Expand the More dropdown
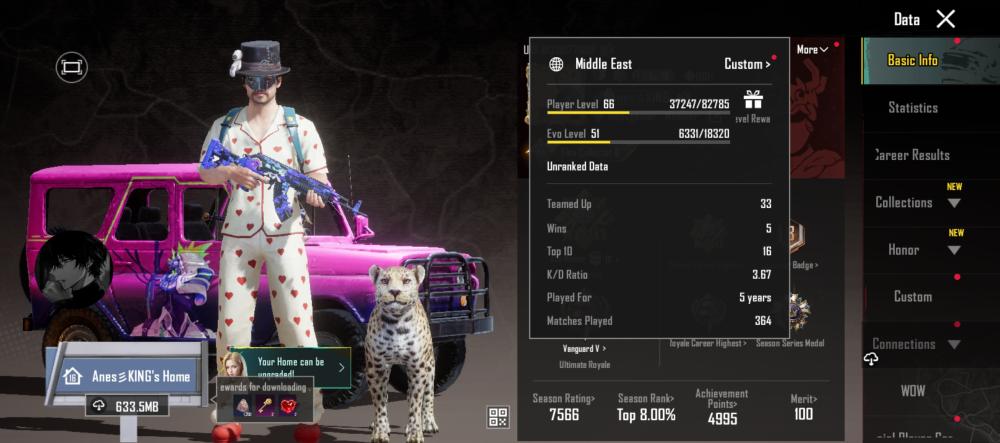 coord(811,50)
